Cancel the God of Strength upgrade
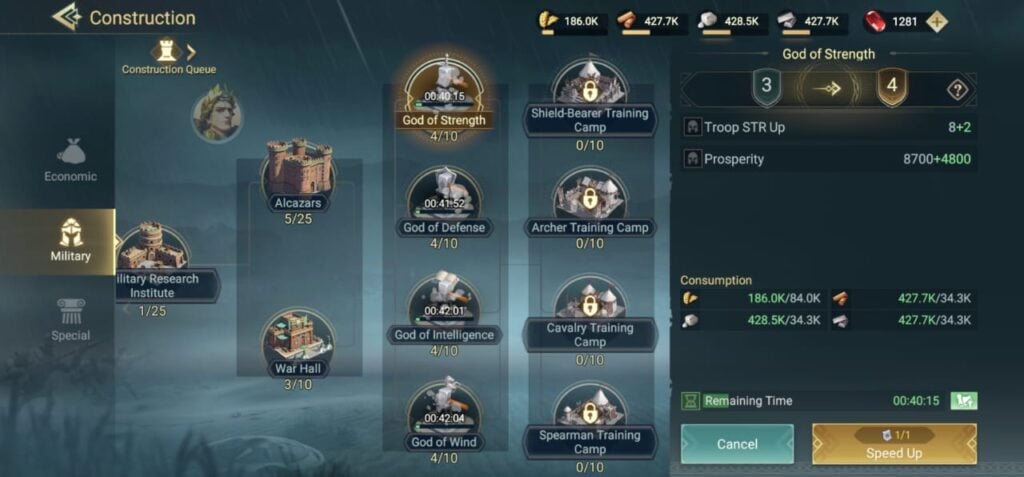Viewport: 1024px width, 477px height. (x=737, y=444)
